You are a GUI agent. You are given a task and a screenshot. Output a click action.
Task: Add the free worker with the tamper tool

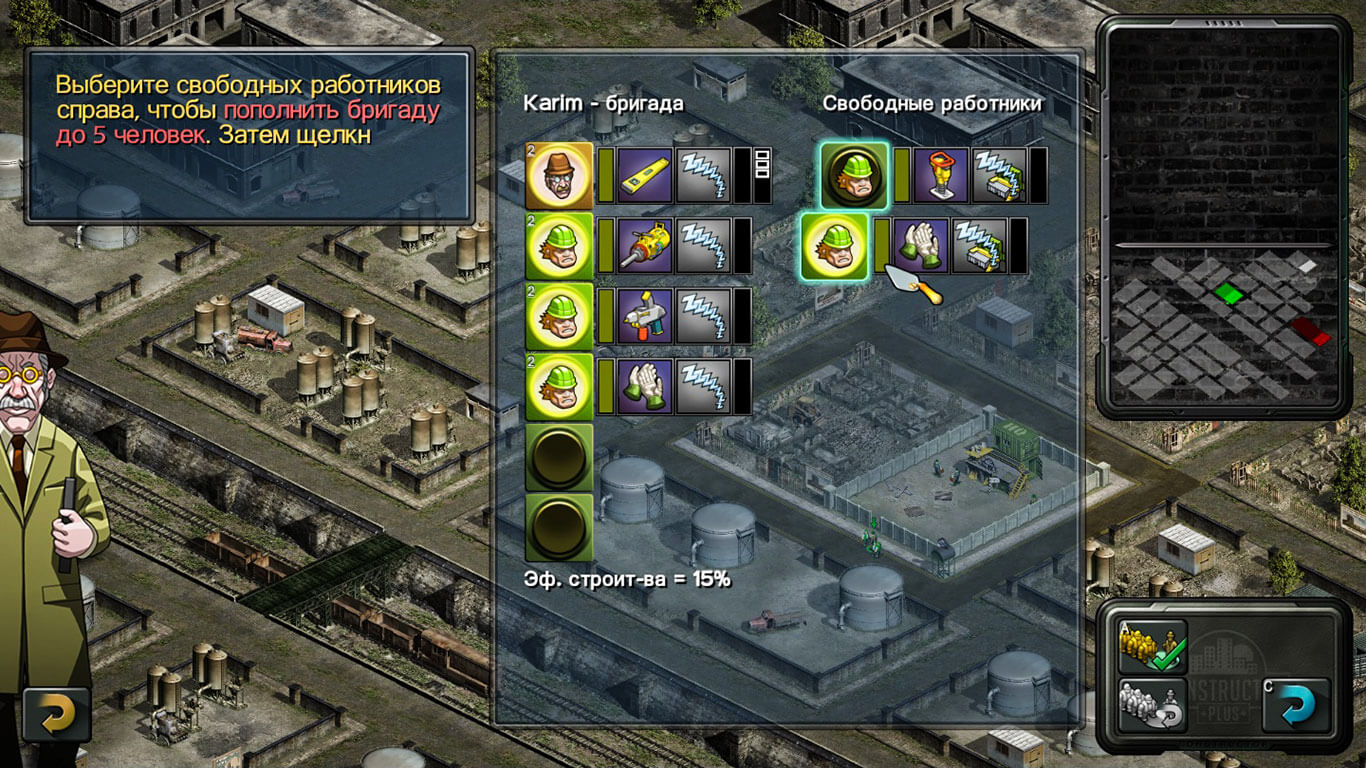tap(854, 175)
